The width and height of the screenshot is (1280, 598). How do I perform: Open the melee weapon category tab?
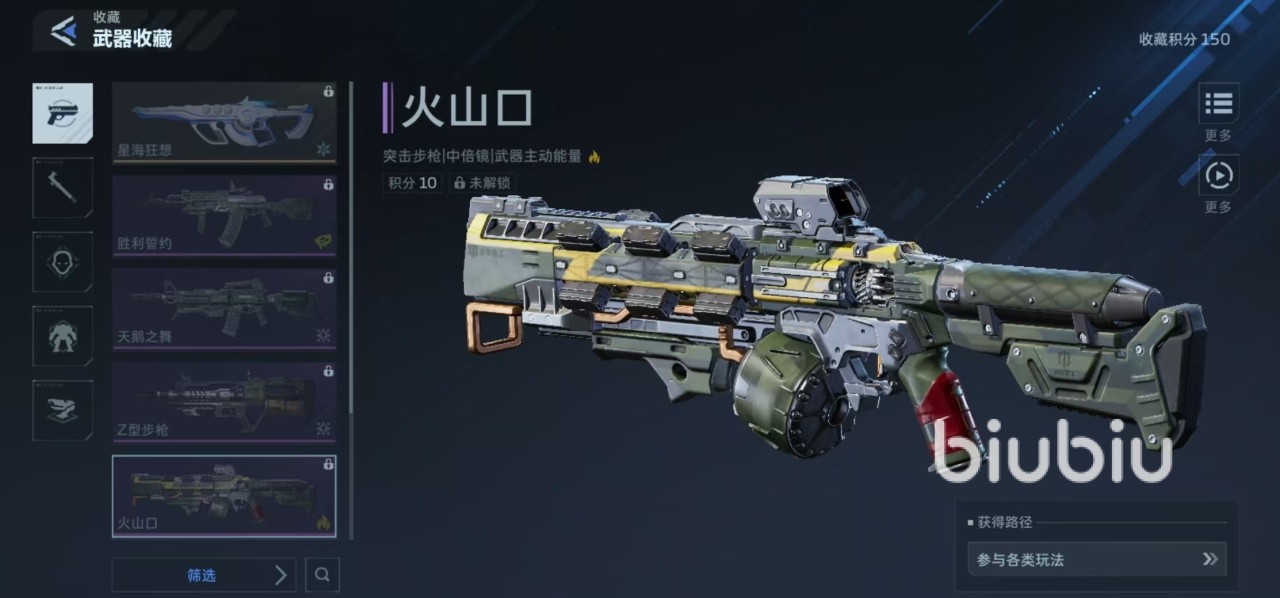(x=62, y=187)
